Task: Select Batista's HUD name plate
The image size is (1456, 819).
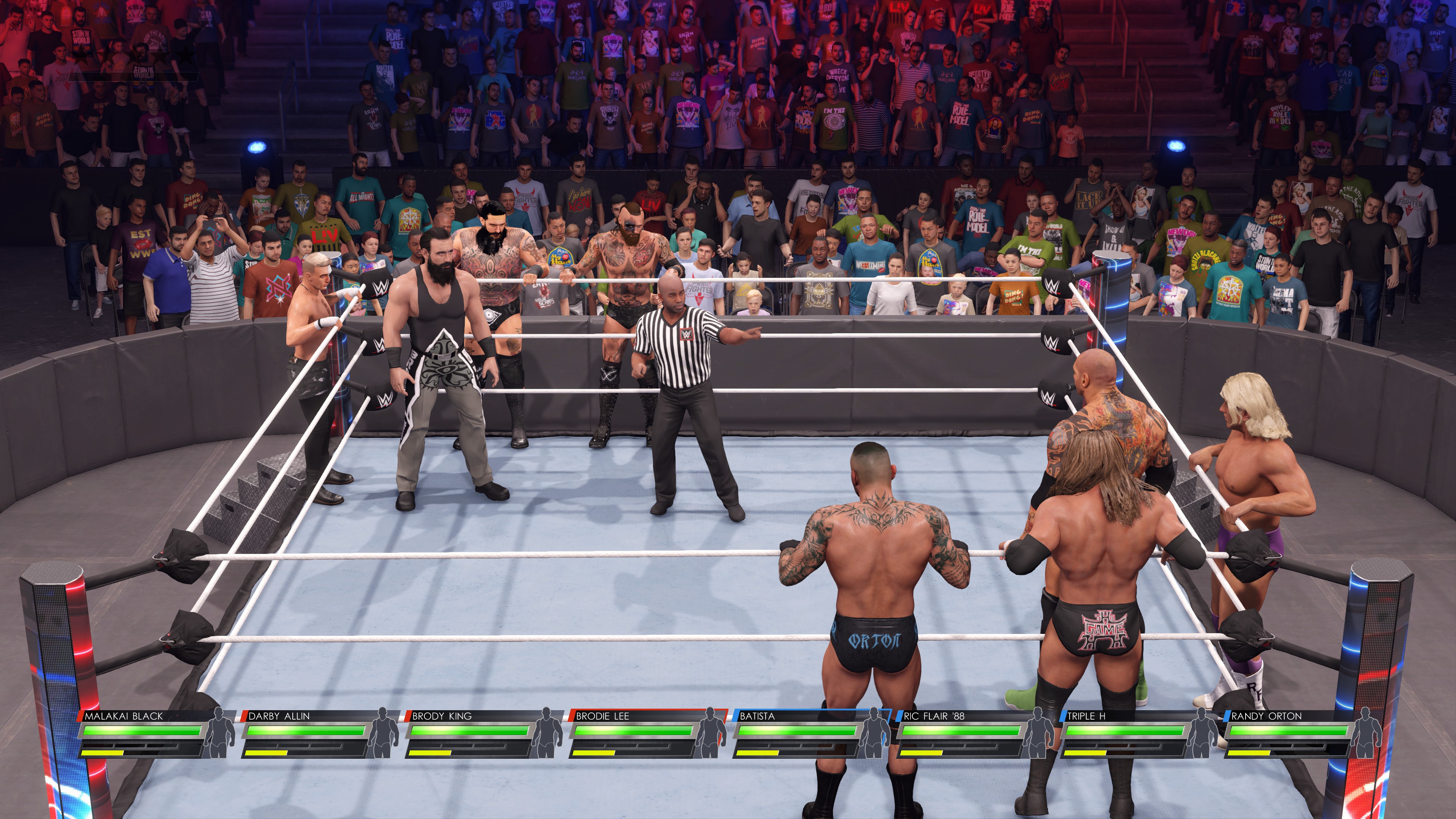Action: coord(758,716)
